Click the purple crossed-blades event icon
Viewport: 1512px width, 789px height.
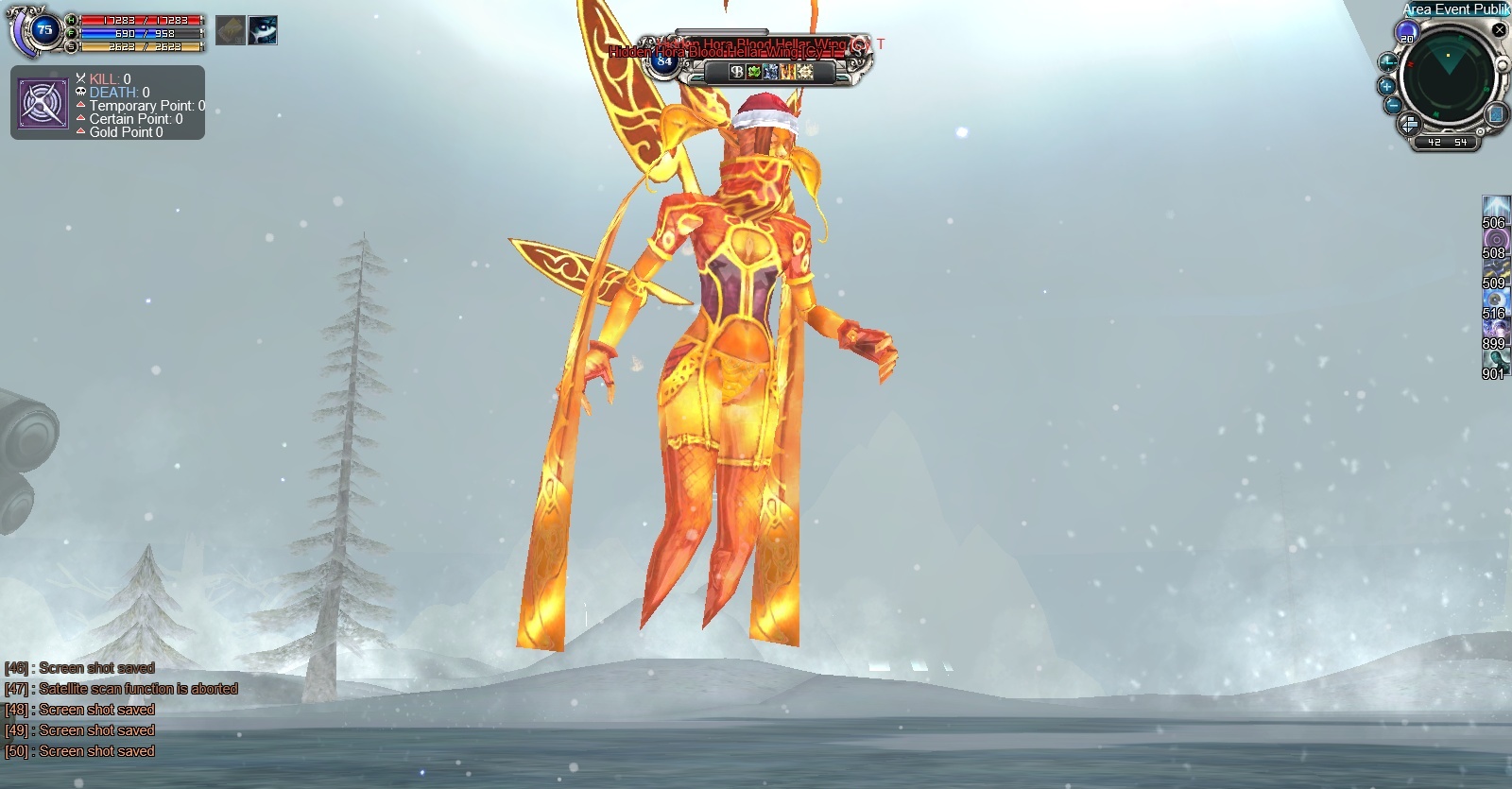tap(43, 104)
